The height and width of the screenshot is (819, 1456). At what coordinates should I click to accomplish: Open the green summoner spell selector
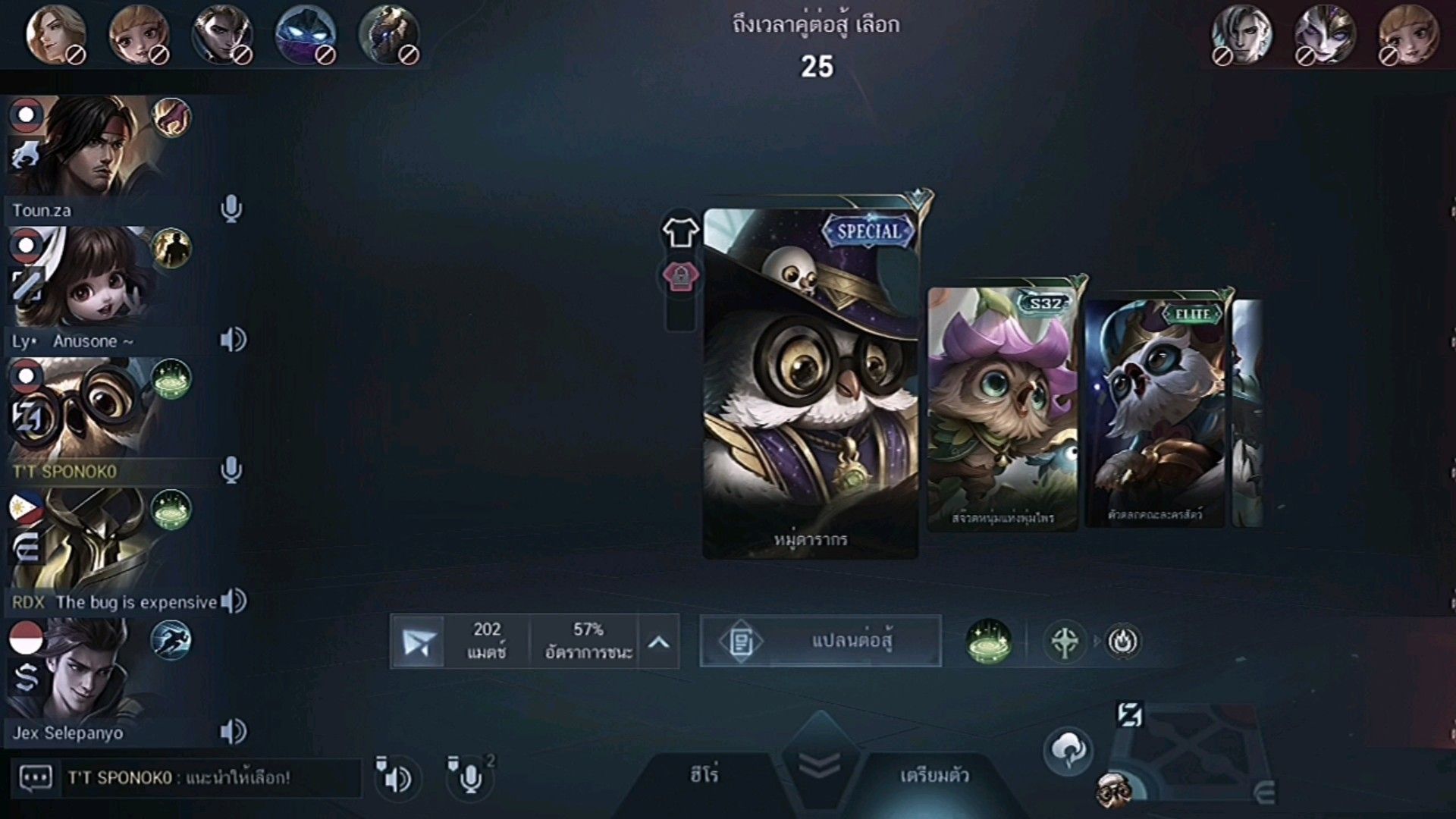coord(988,642)
